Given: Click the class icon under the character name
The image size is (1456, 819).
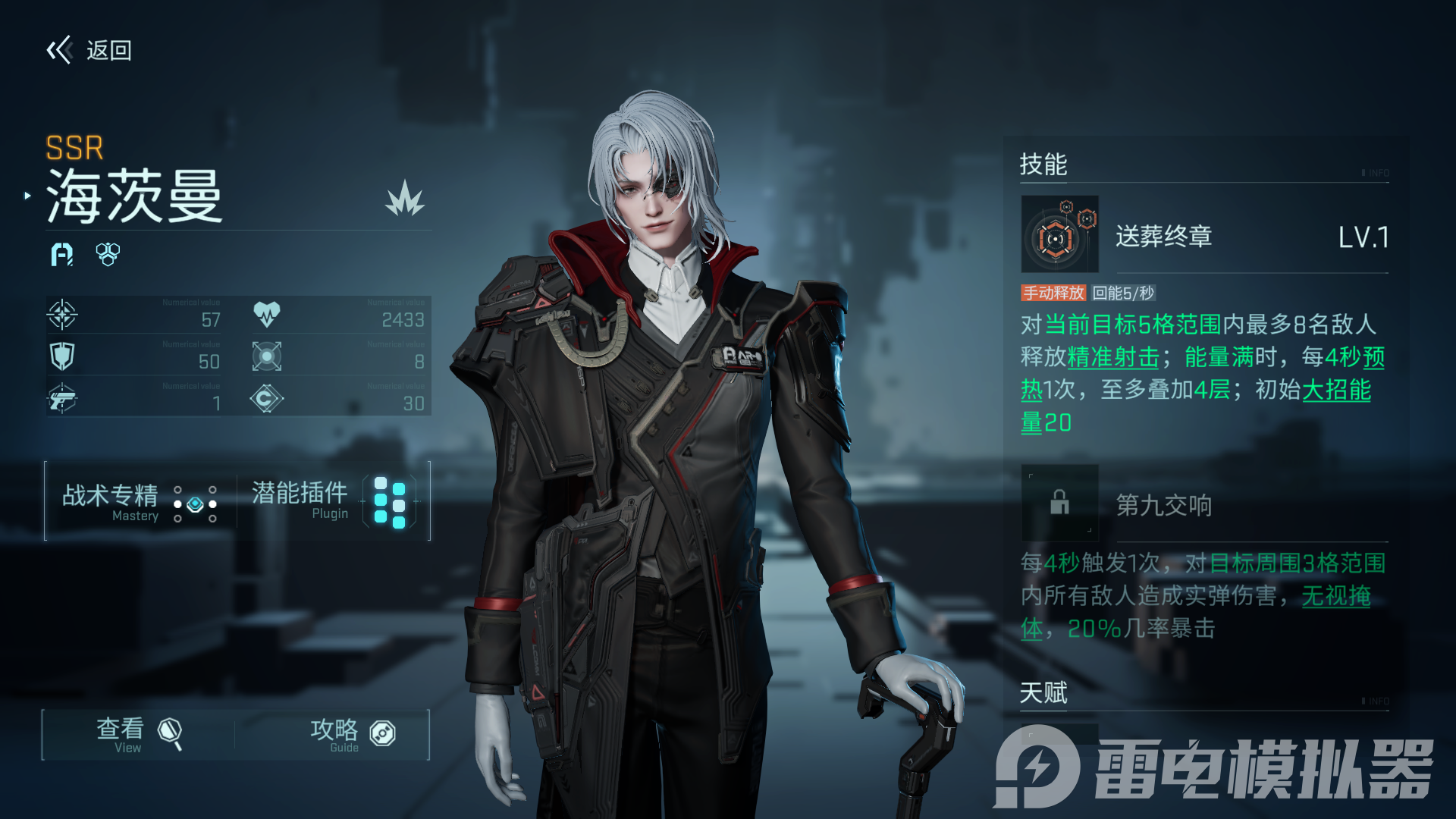Looking at the screenshot, I should [62, 255].
